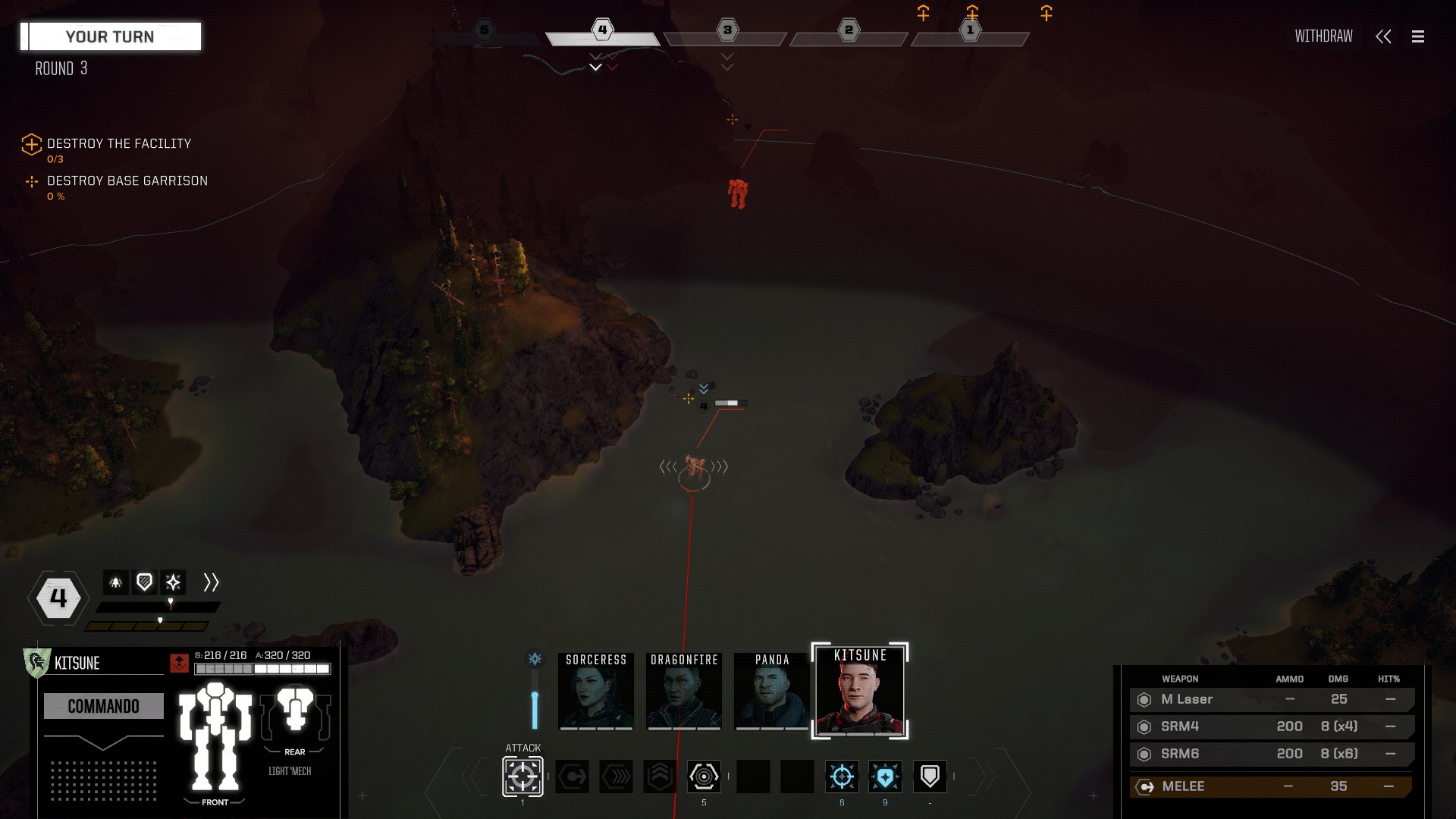Click the Destroy Base Garrison objective
The image size is (1456, 819).
point(127,181)
